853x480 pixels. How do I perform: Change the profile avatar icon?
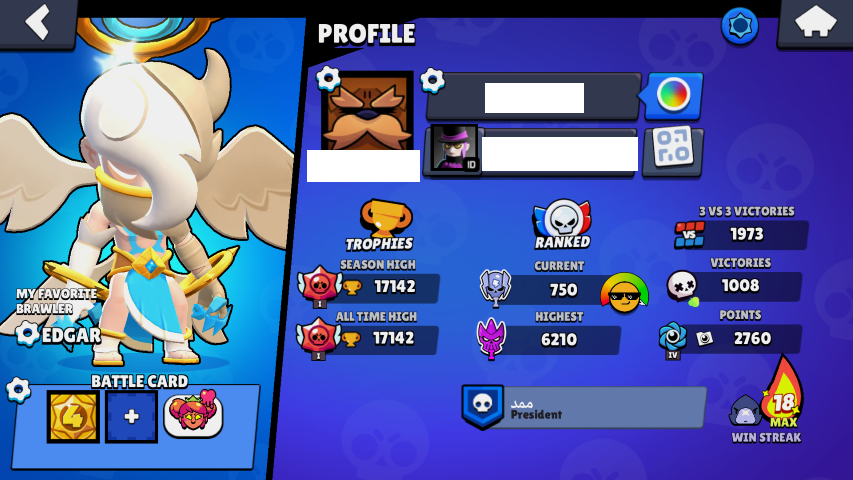[366, 112]
